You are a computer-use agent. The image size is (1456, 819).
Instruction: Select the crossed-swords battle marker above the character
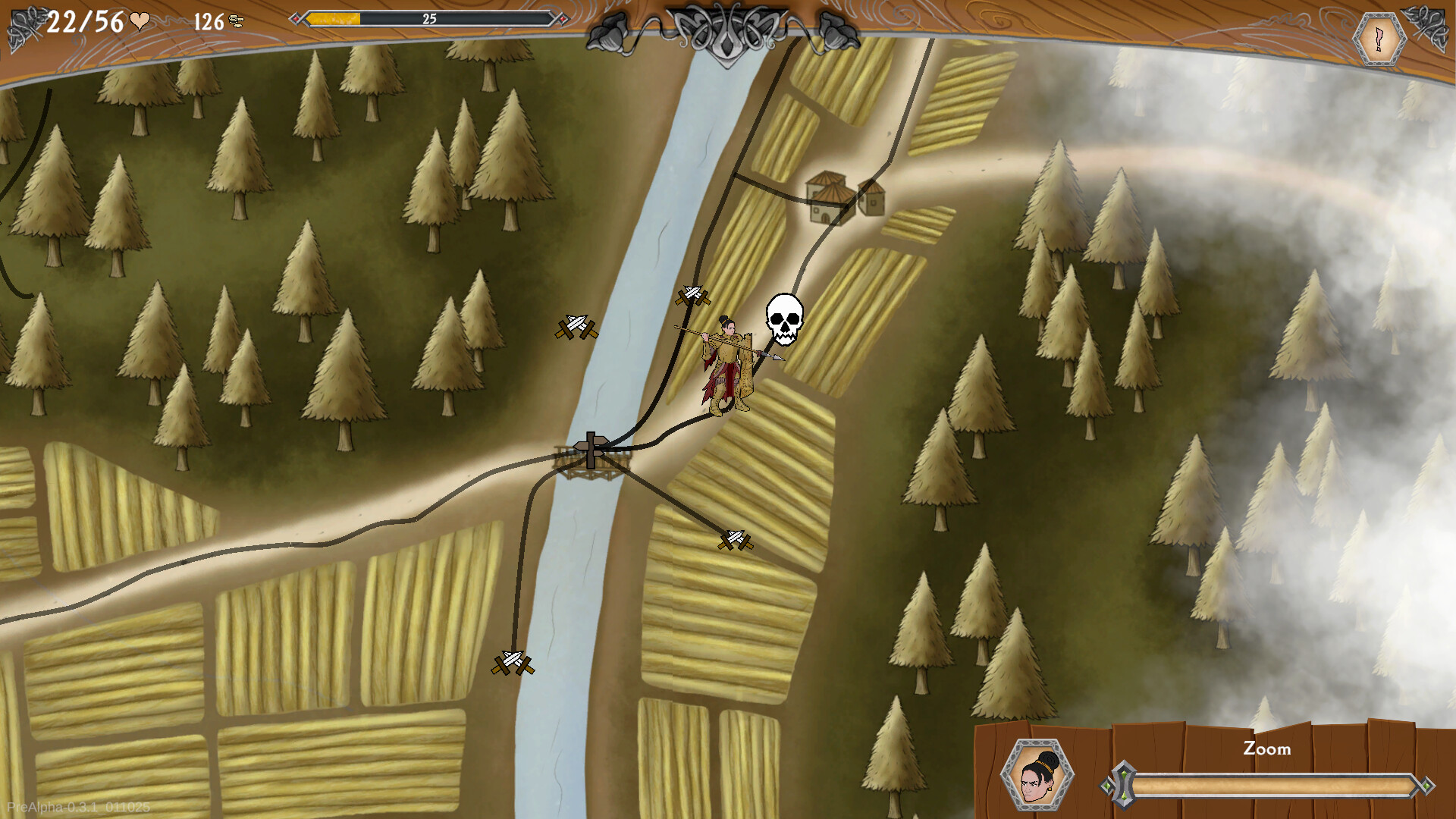(692, 294)
